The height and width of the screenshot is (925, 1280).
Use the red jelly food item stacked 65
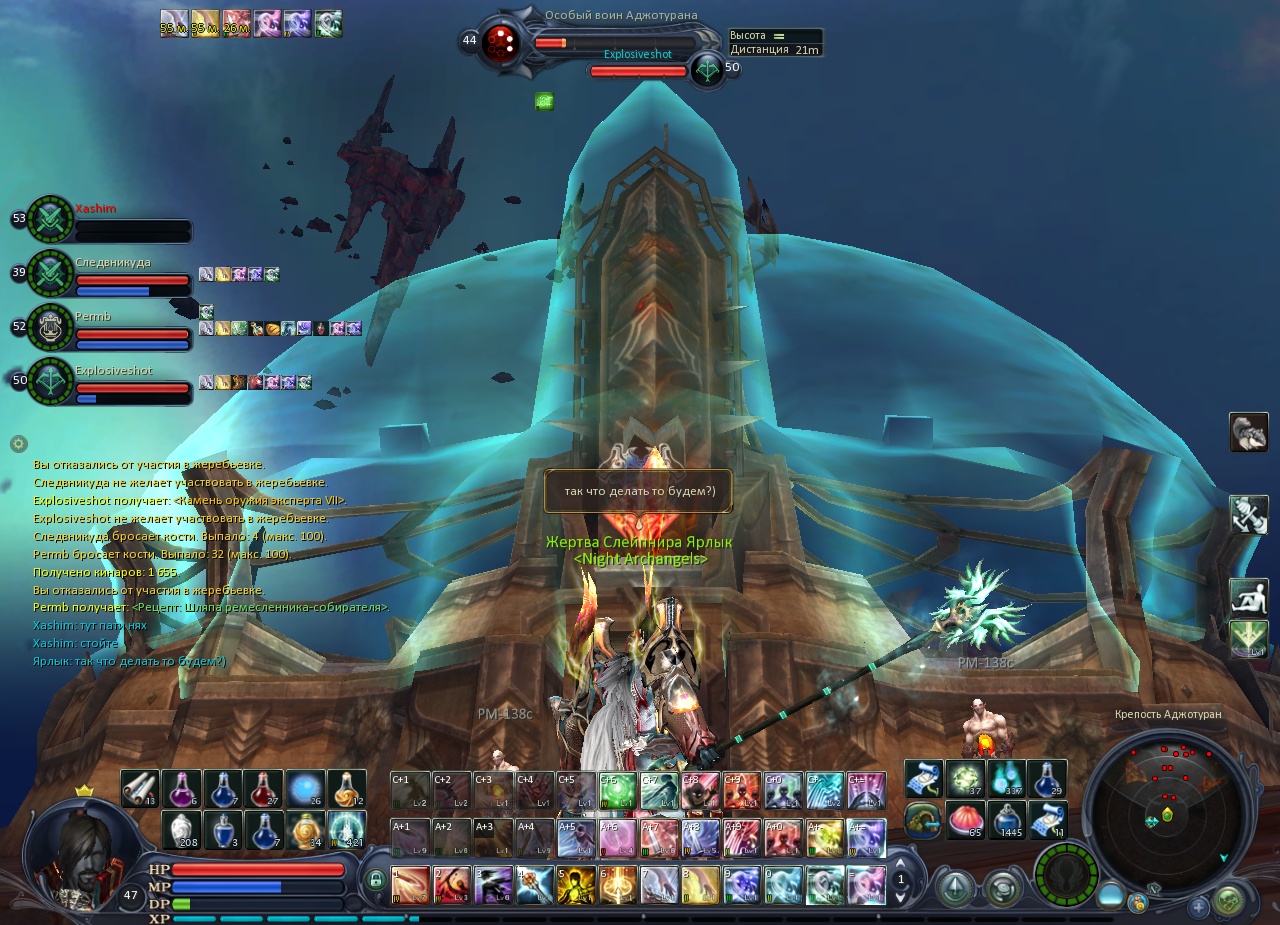(965, 820)
